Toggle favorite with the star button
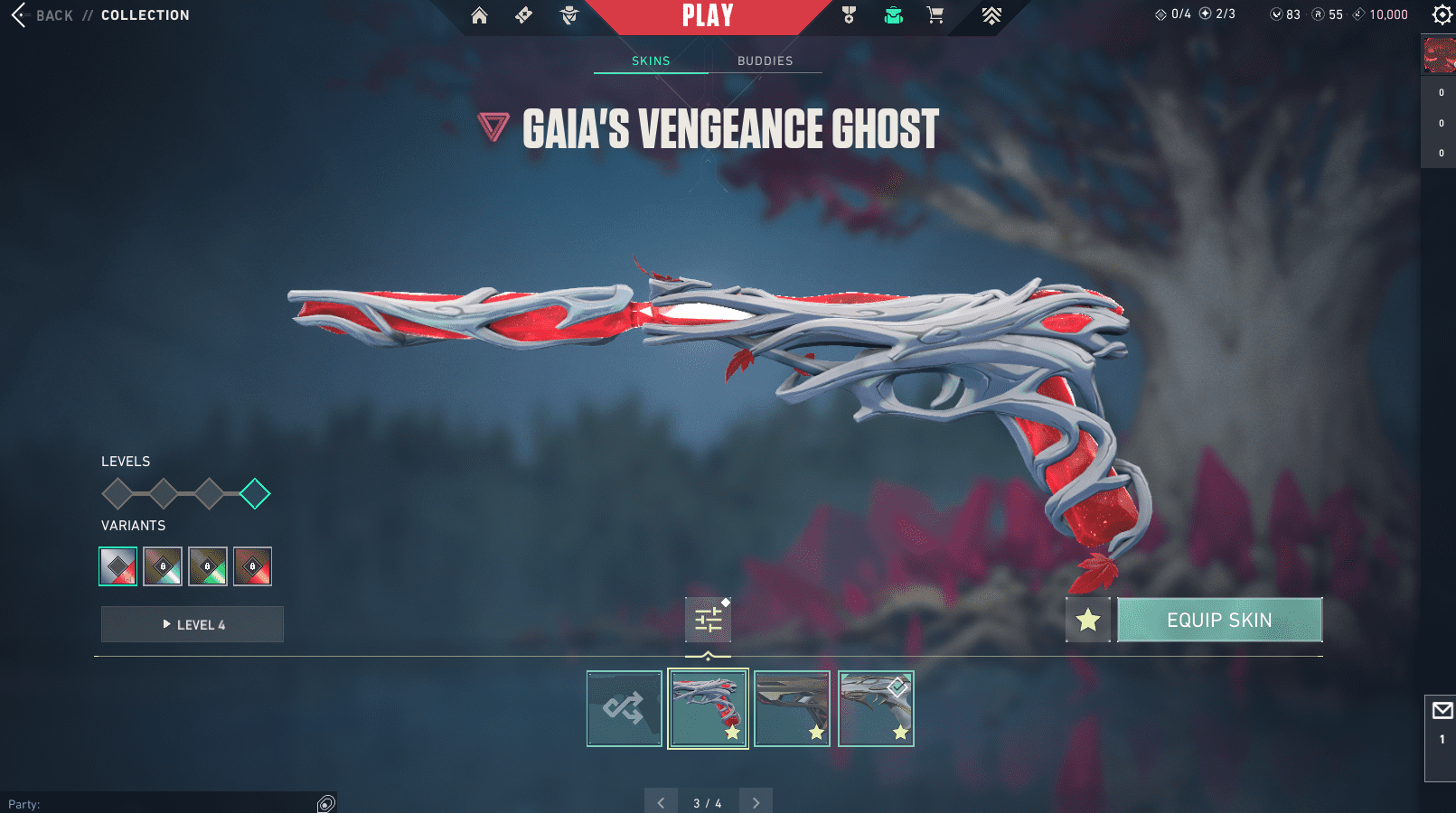 (1087, 620)
